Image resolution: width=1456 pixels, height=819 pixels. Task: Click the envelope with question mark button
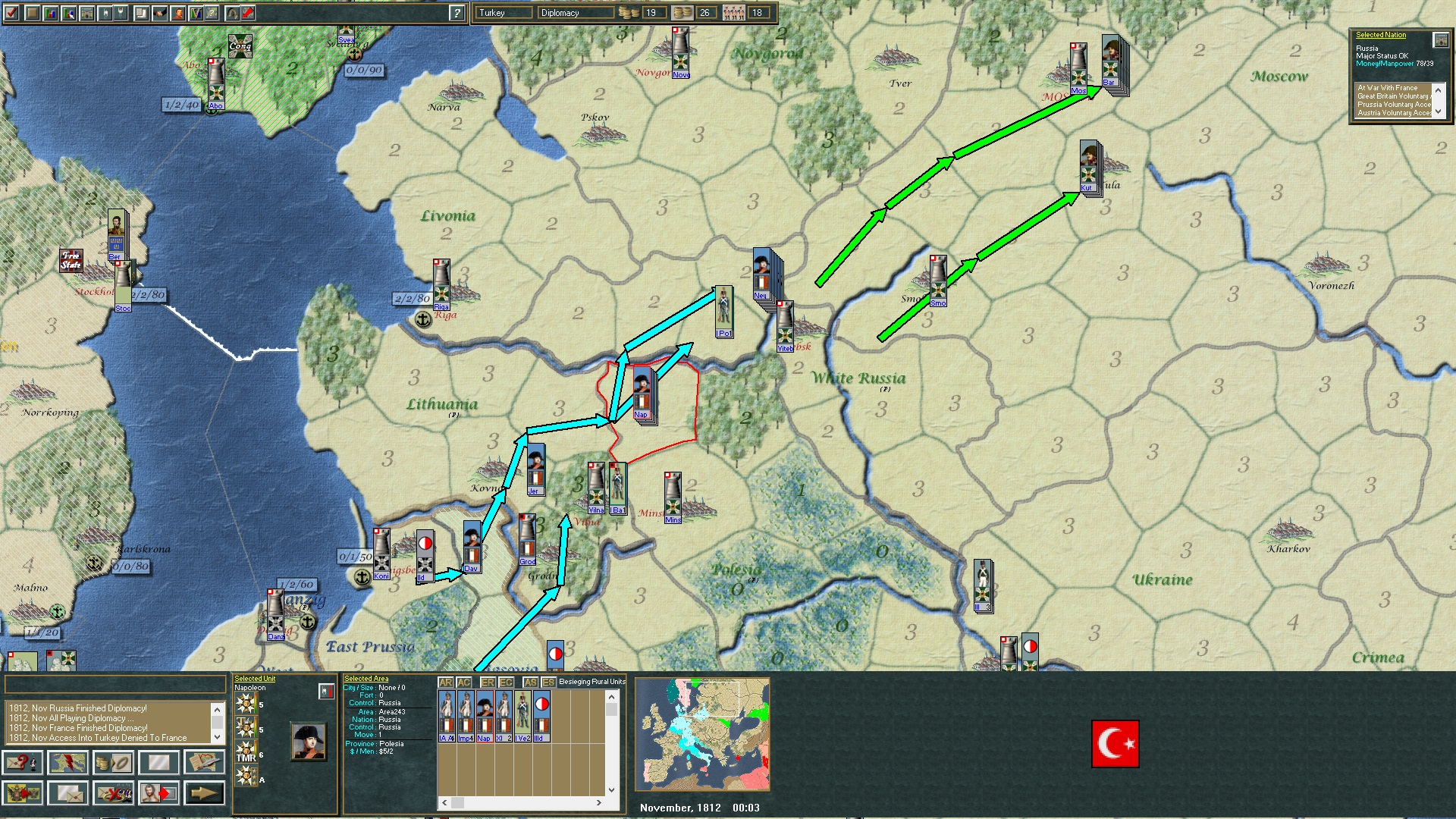point(23,763)
